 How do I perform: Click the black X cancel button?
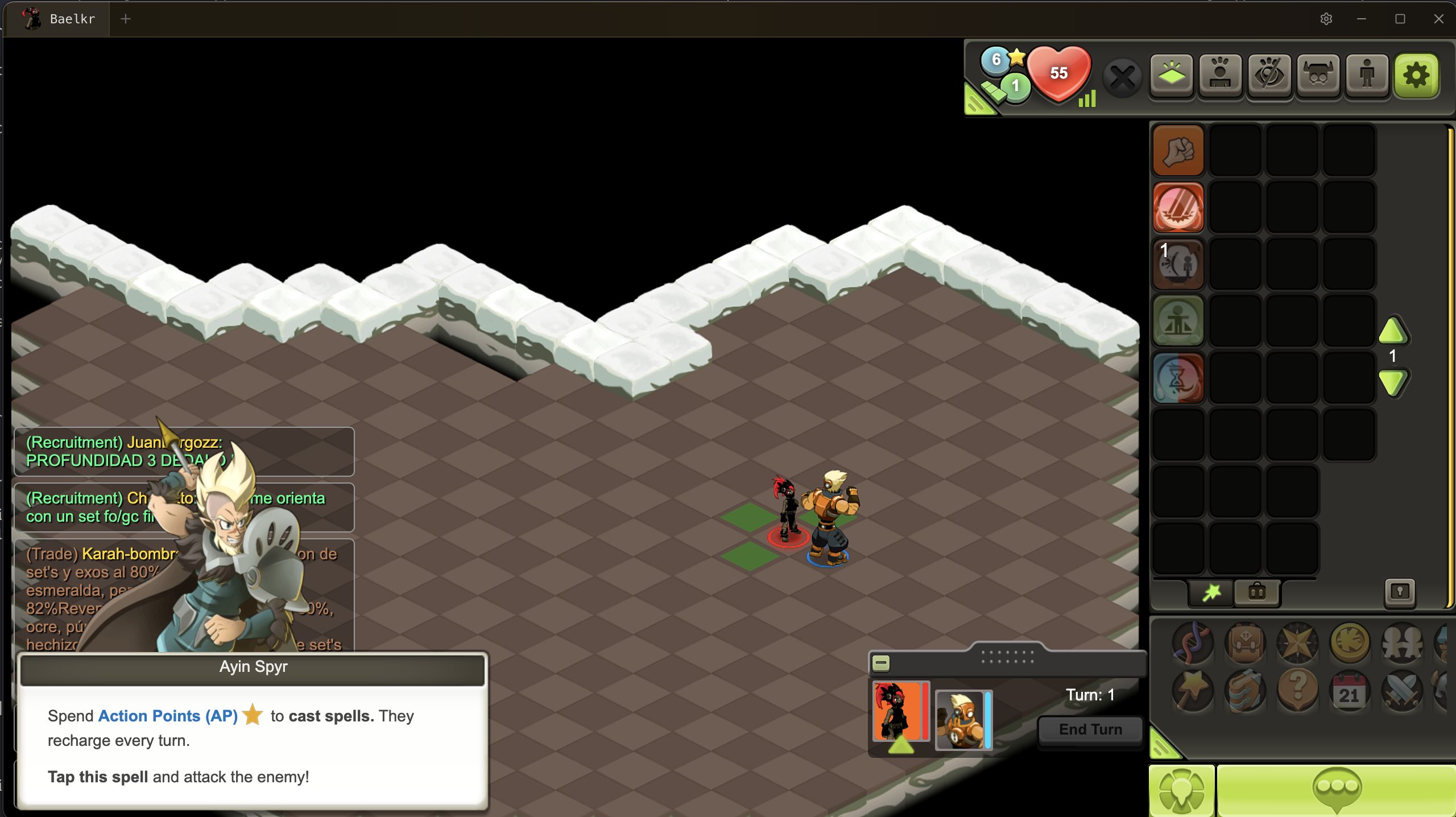(x=1123, y=77)
